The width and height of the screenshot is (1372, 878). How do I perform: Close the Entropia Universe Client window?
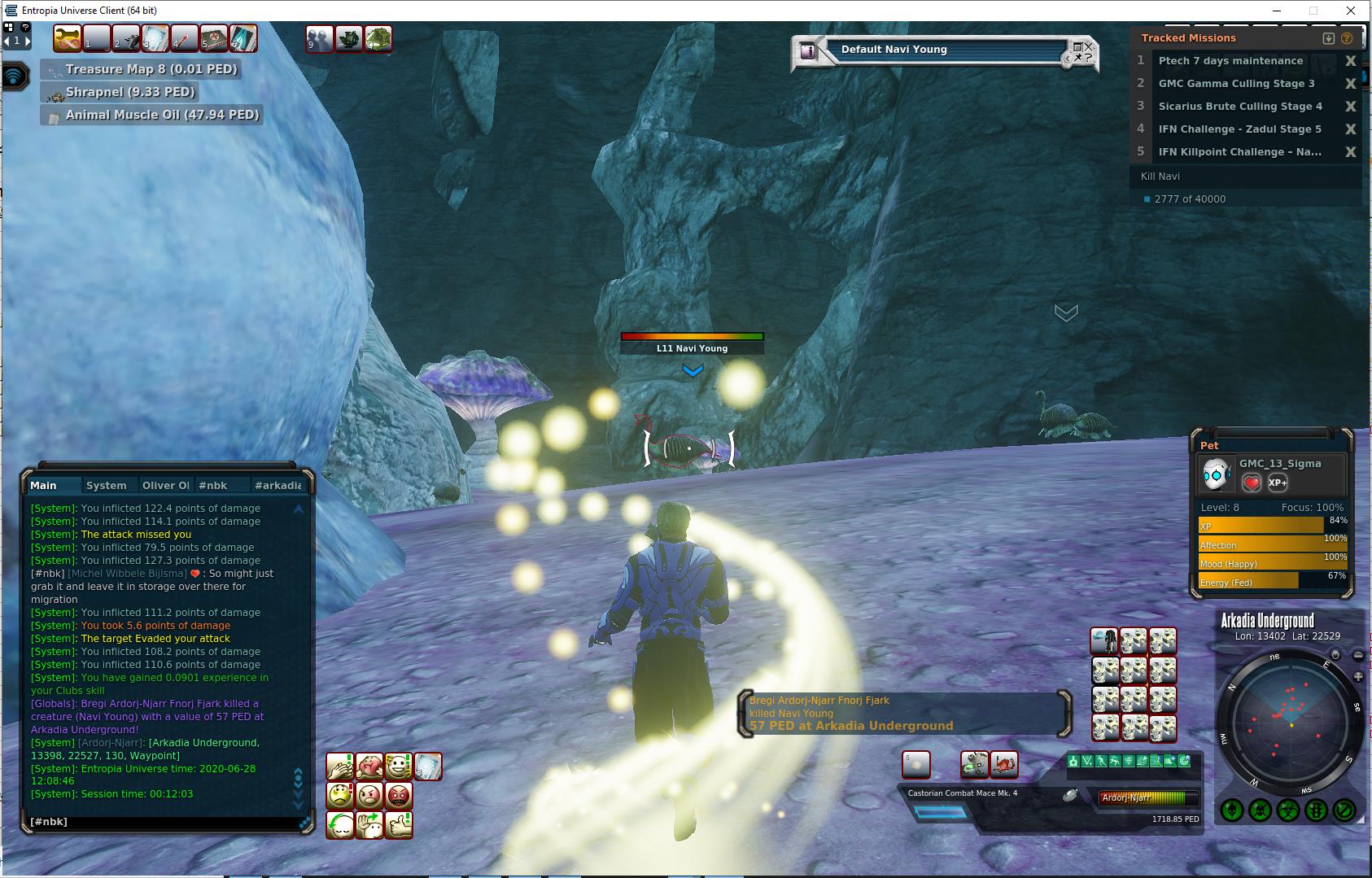click(1352, 11)
